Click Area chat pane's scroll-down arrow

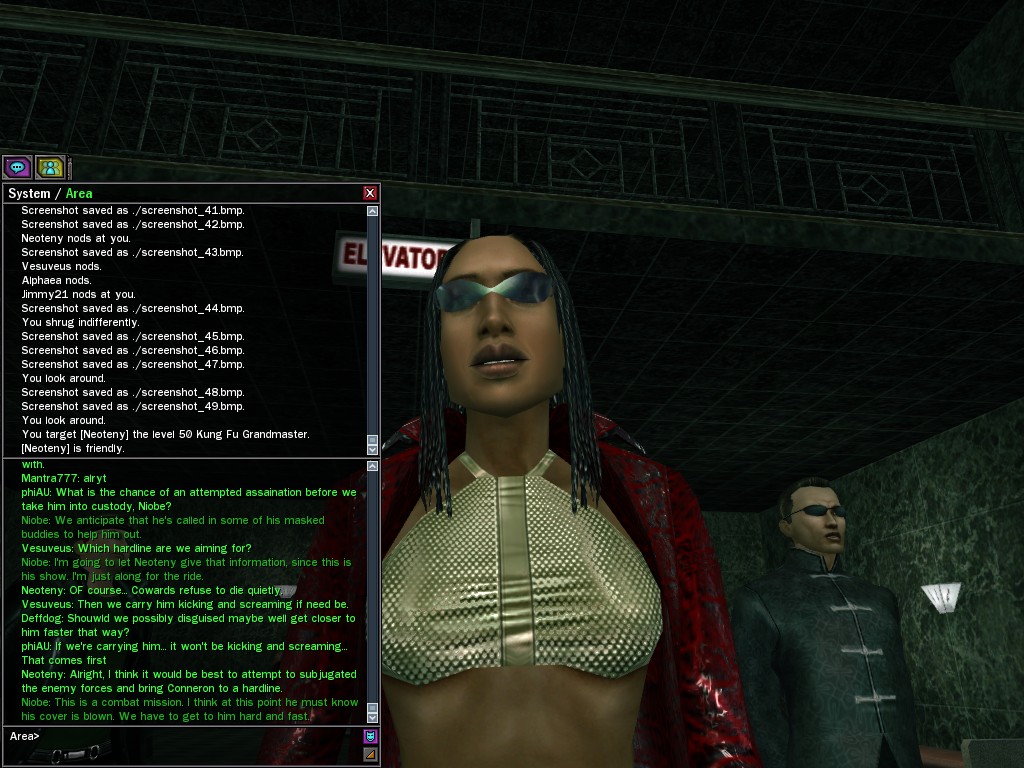click(373, 717)
